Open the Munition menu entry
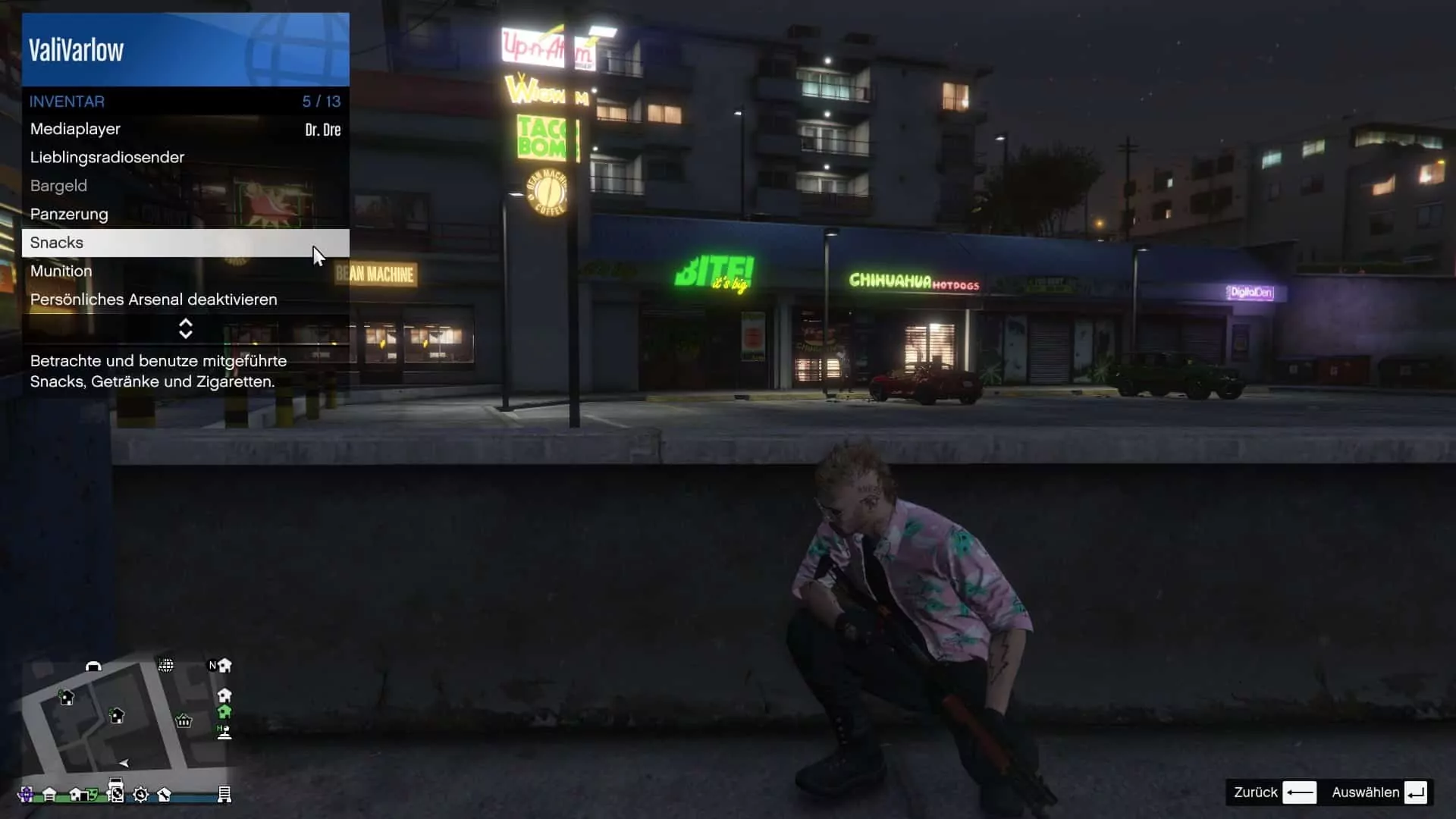The height and width of the screenshot is (819, 1456). tap(185, 271)
